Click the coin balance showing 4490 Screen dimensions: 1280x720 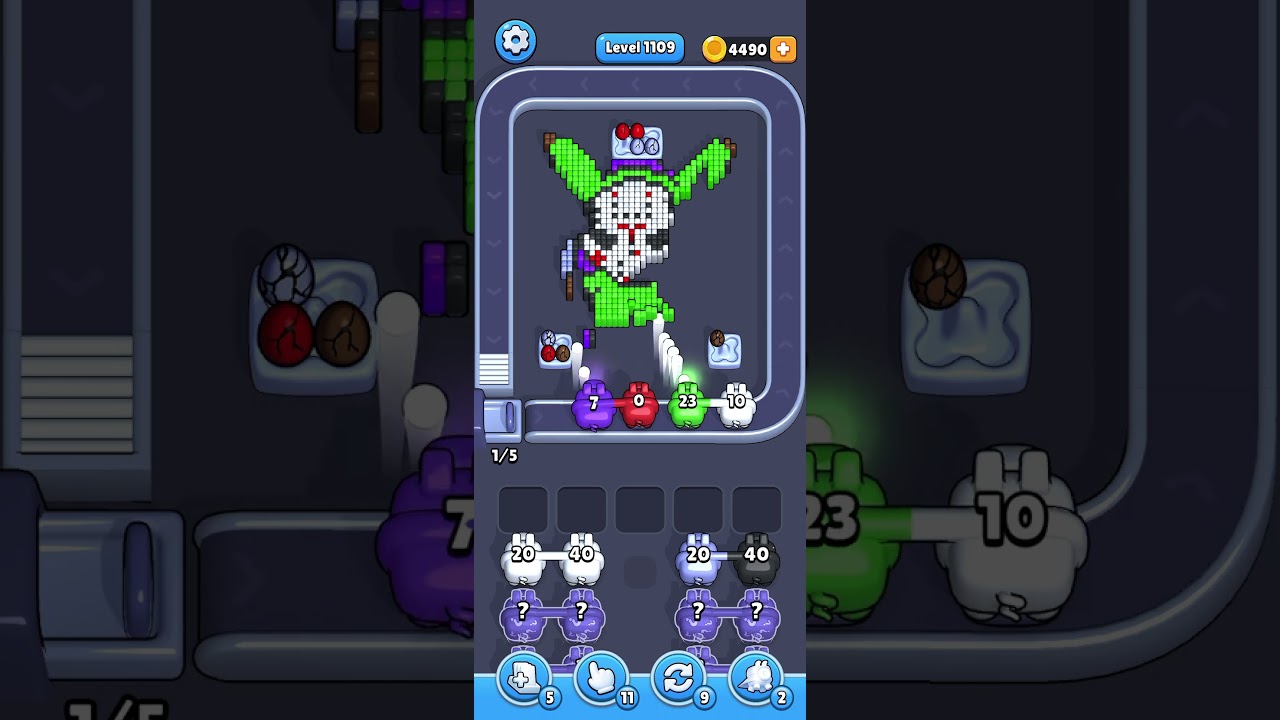[744, 48]
